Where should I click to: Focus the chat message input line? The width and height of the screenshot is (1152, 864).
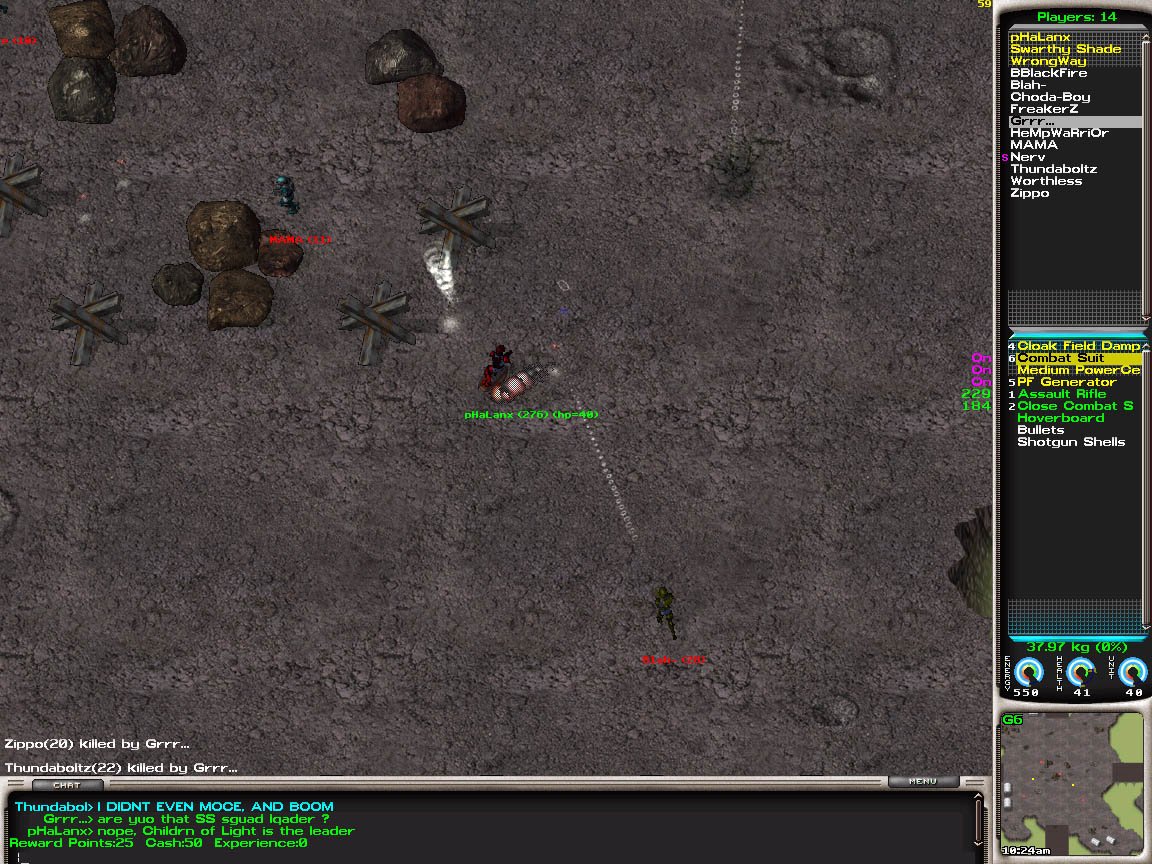click(490, 856)
